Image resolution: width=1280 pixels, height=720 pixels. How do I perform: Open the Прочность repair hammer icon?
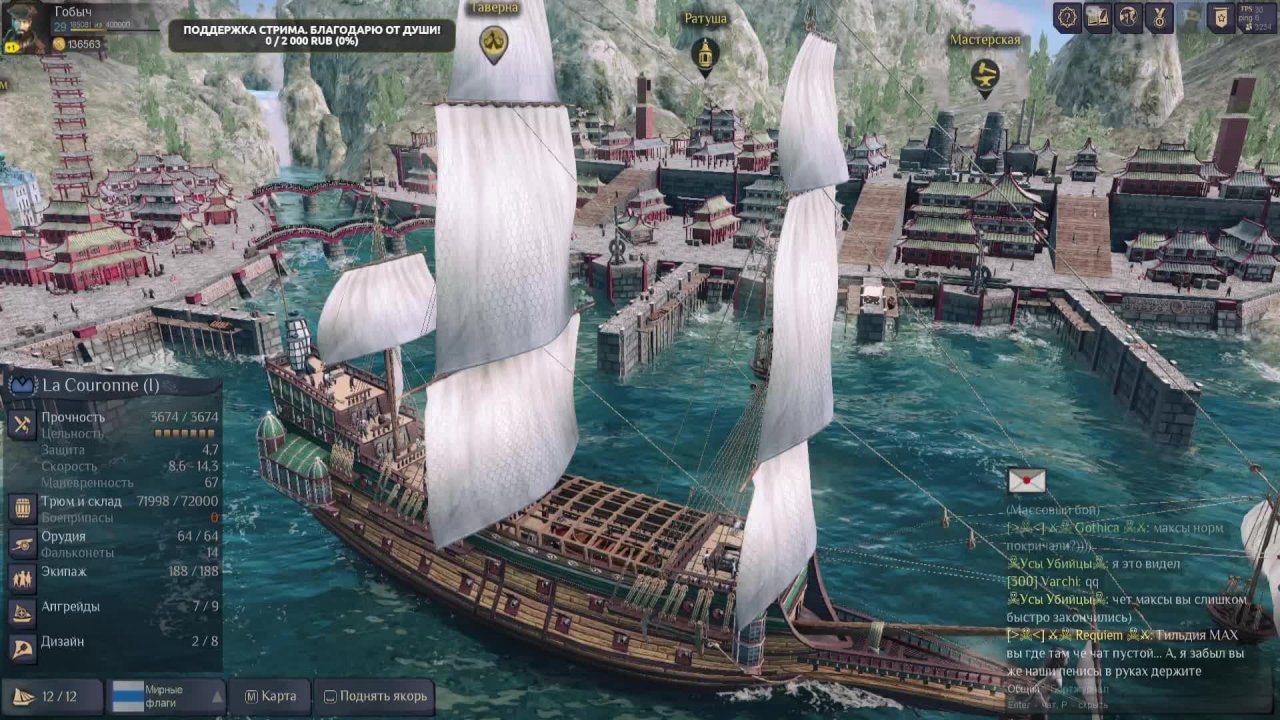(x=22, y=424)
